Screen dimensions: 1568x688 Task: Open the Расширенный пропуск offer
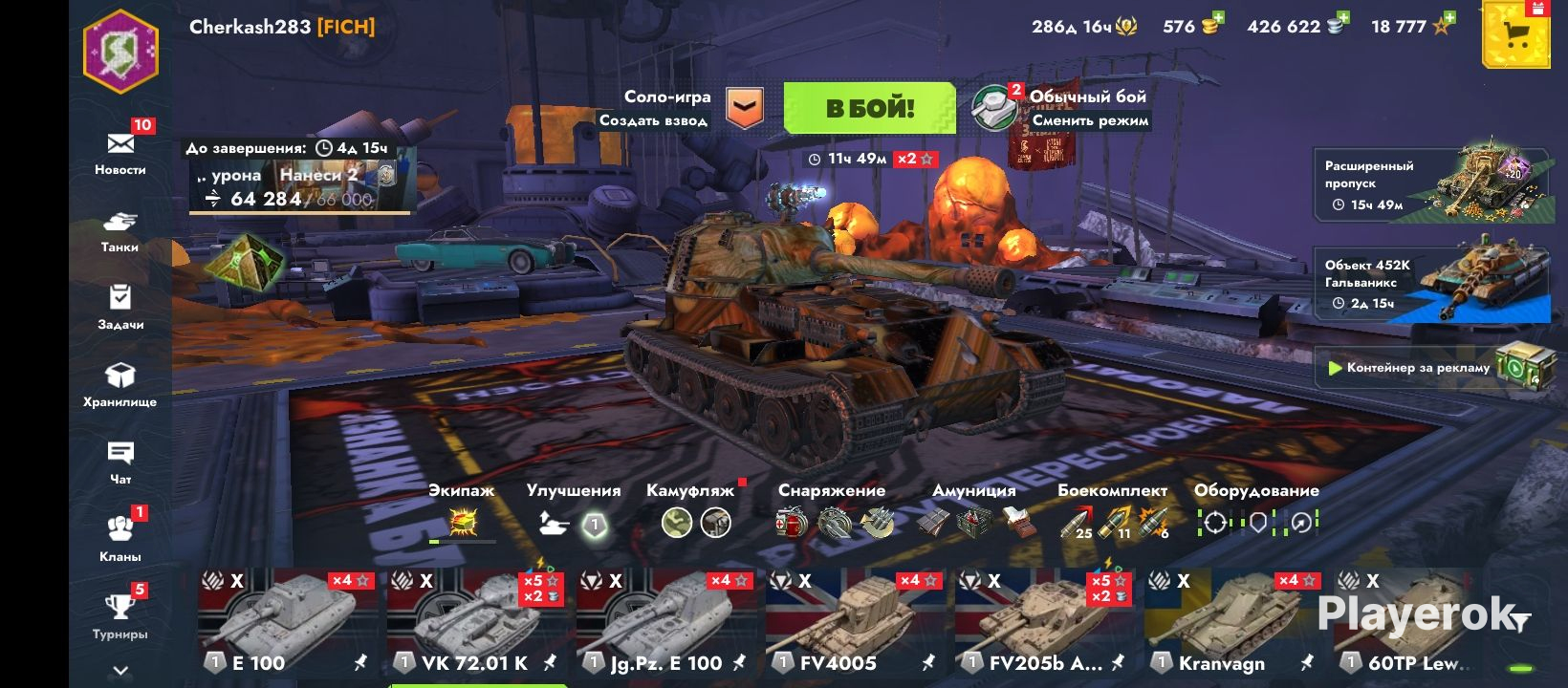(1431, 184)
